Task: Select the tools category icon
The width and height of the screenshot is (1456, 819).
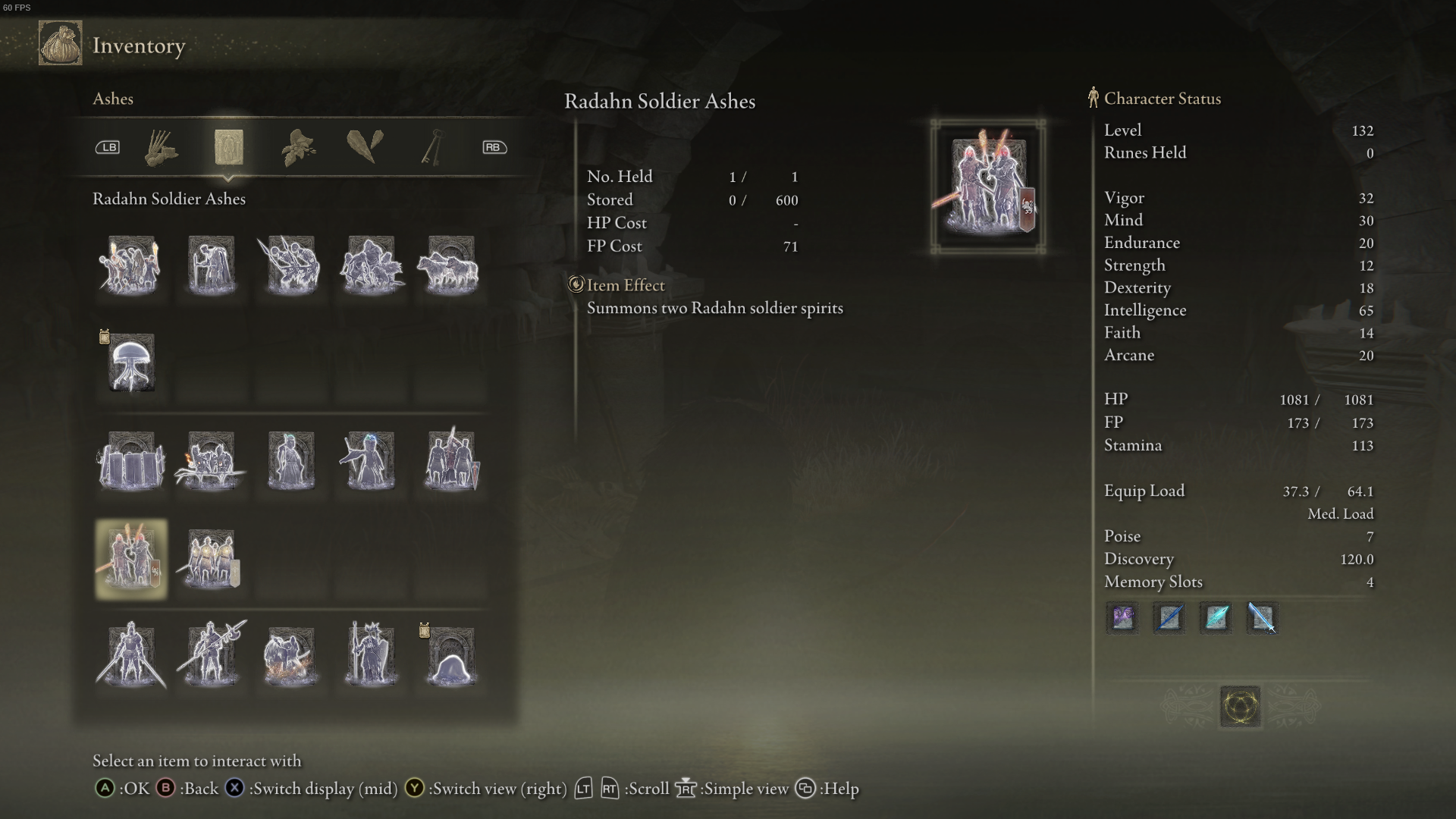Action: click(162, 149)
